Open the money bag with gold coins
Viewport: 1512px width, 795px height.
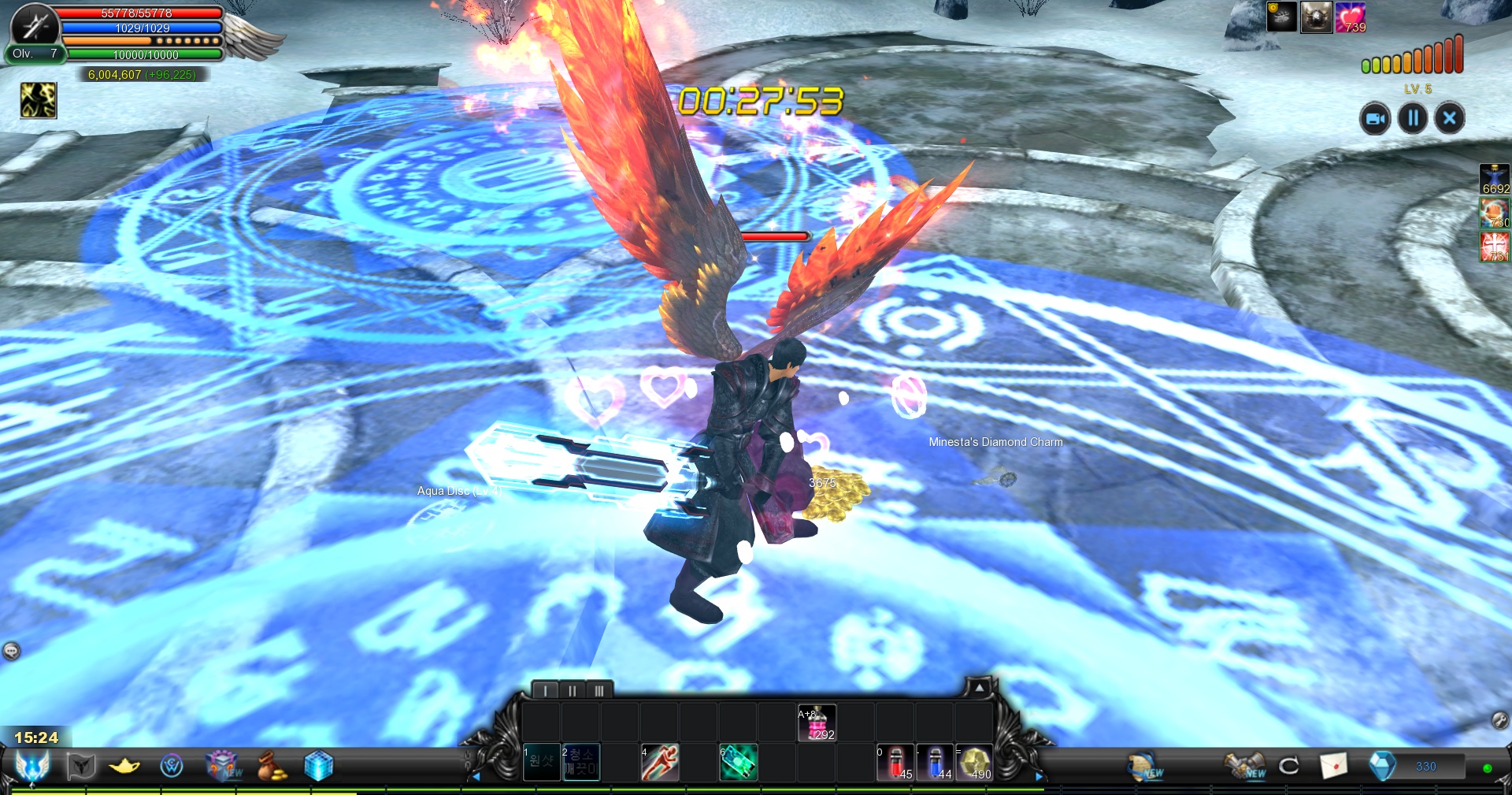pos(272,766)
